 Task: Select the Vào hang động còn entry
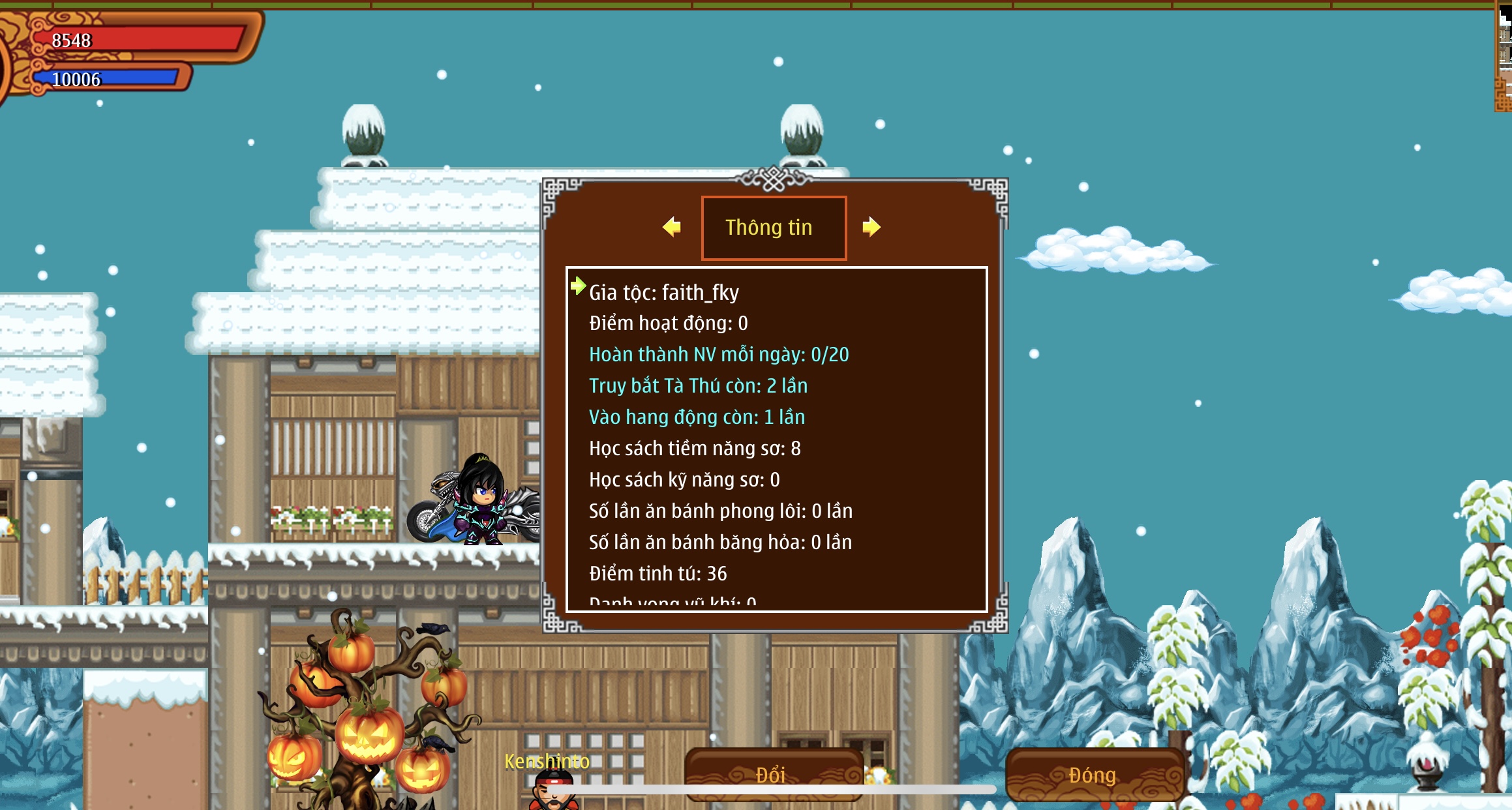pyautogui.click(x=697, y=417)
